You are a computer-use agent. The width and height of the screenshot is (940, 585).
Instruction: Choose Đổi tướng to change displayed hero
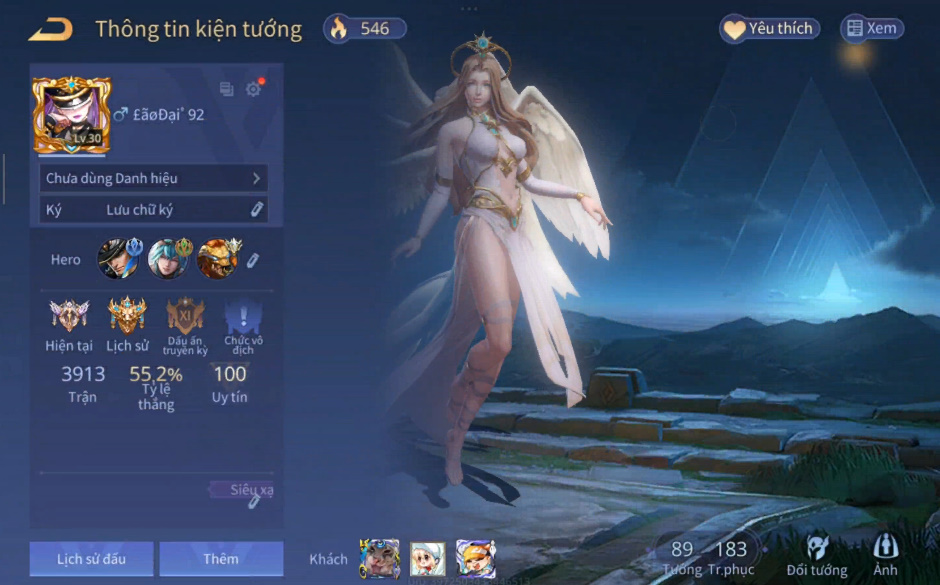[x=816, y=557]
